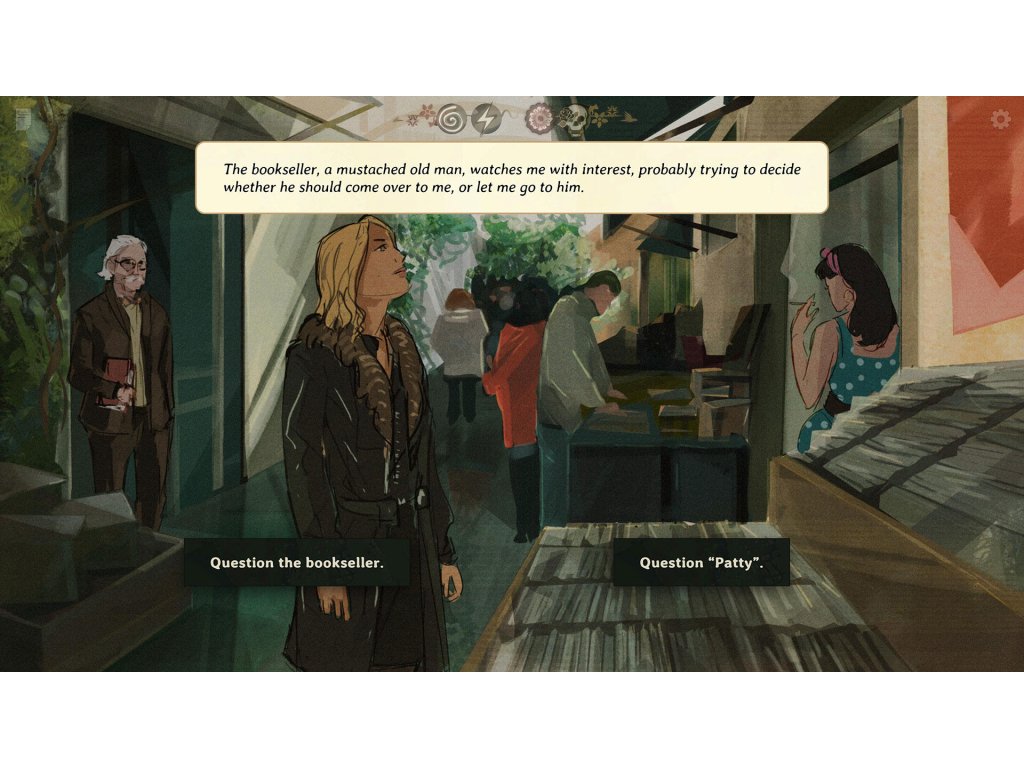Choose "Question the bookseller."
Image resolution: width=1024 pixels, height=768 pixels.
click(296, 563)
